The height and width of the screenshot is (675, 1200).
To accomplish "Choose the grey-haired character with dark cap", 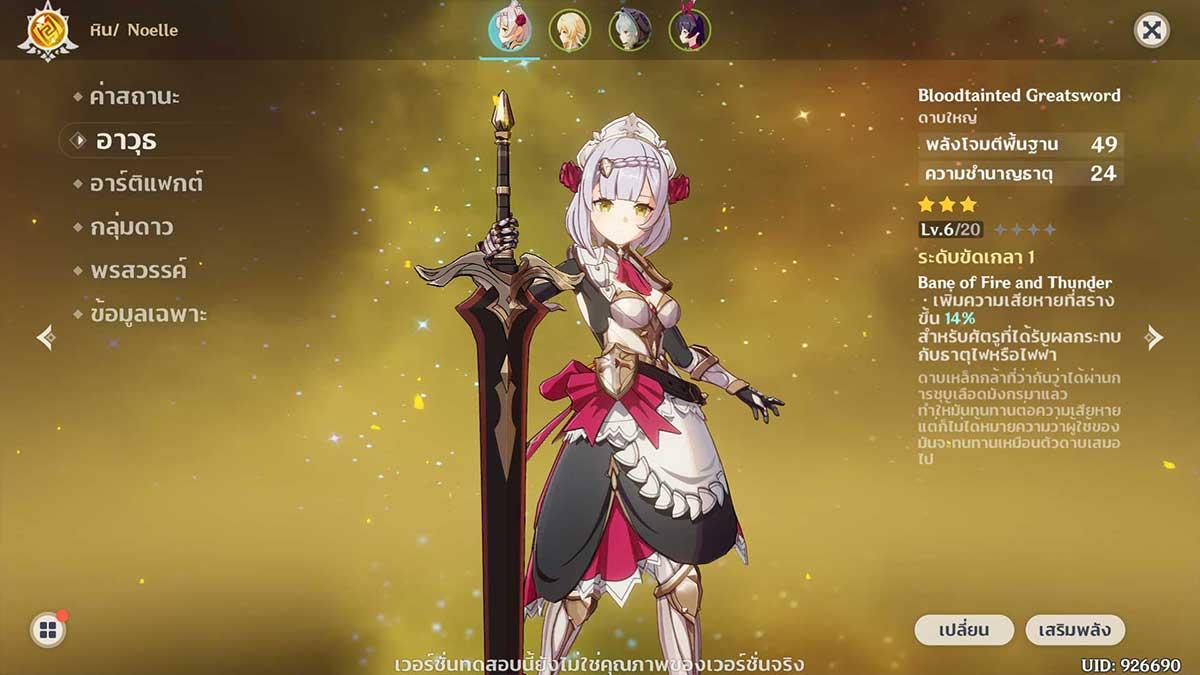I will 629,30.
